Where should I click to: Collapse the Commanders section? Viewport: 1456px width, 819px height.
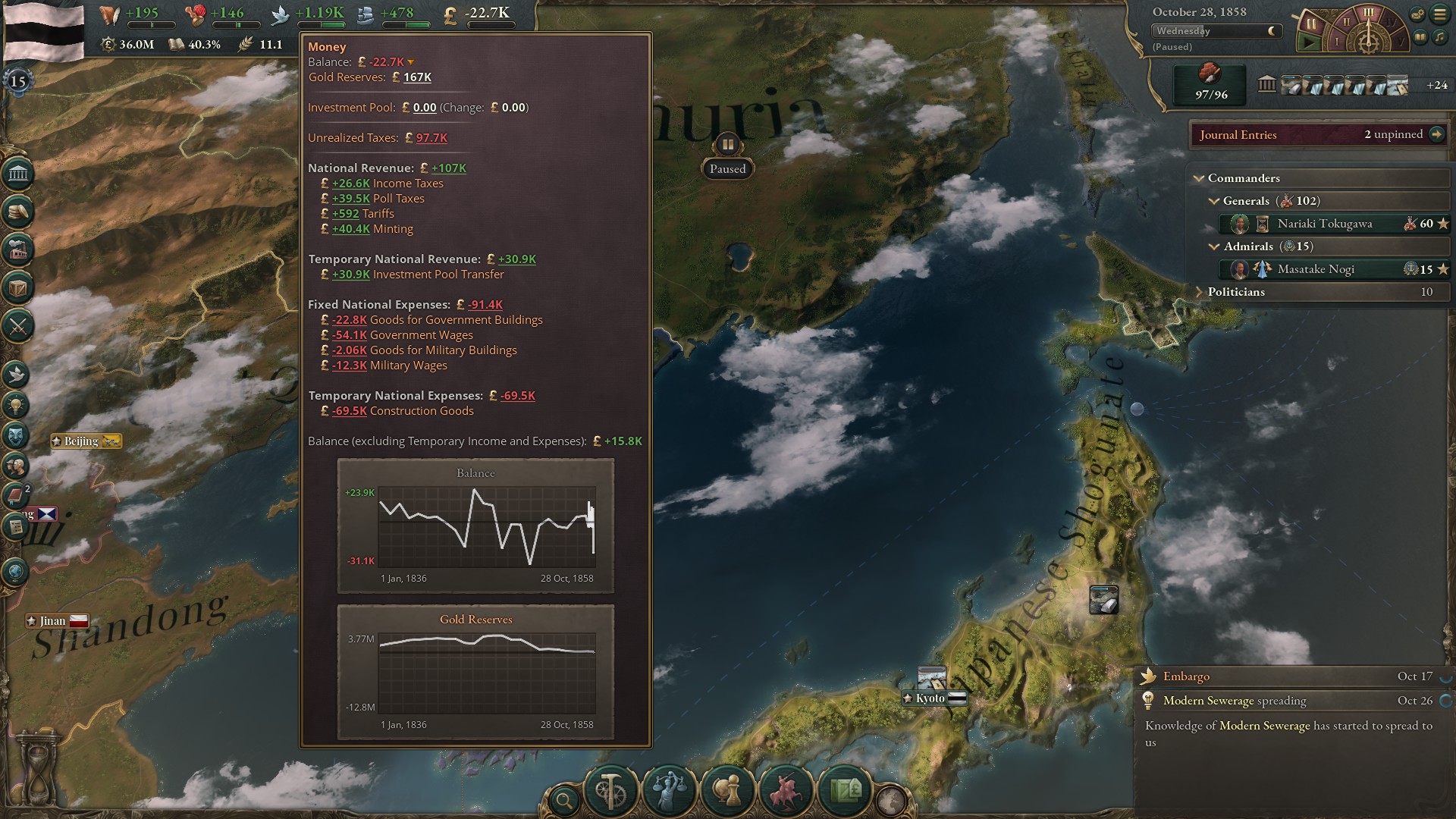click(x=1199, y=177)
